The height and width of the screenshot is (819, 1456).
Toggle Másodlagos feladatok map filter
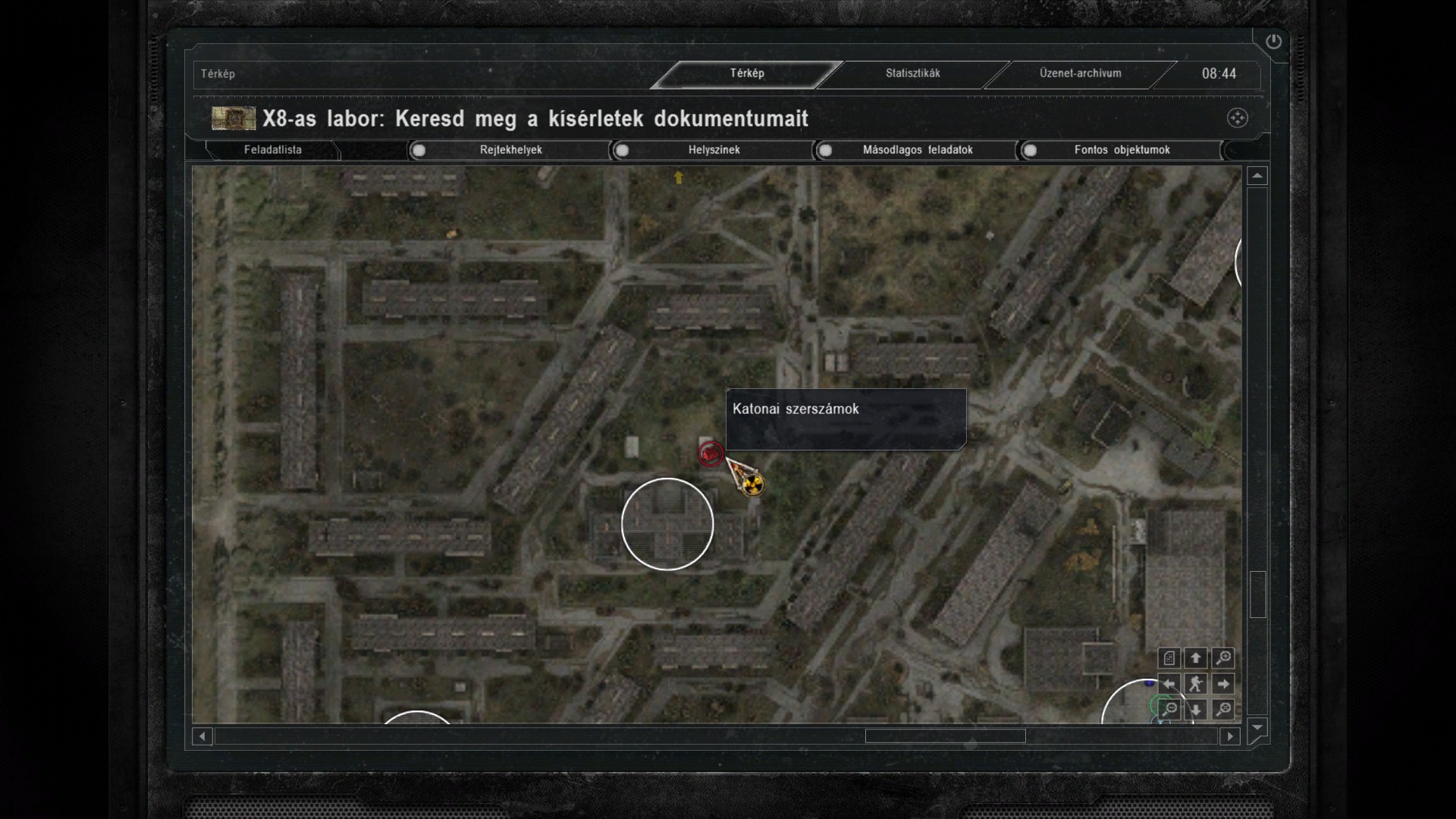(x=825, y=150)
